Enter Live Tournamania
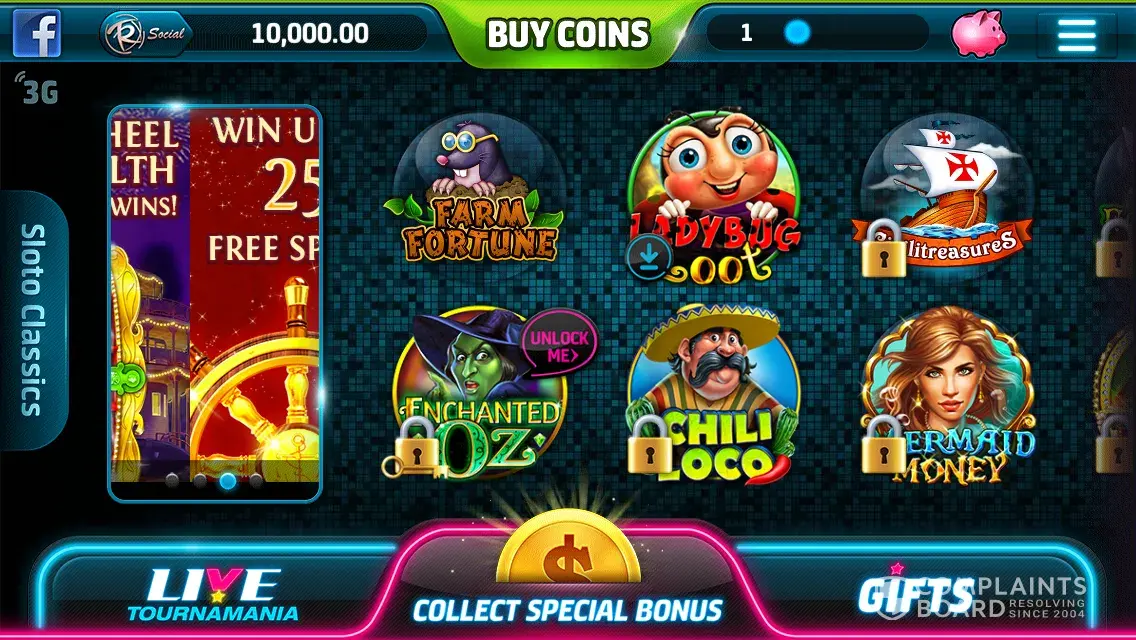Screen dimensions: 1136x640 (212, 592)
